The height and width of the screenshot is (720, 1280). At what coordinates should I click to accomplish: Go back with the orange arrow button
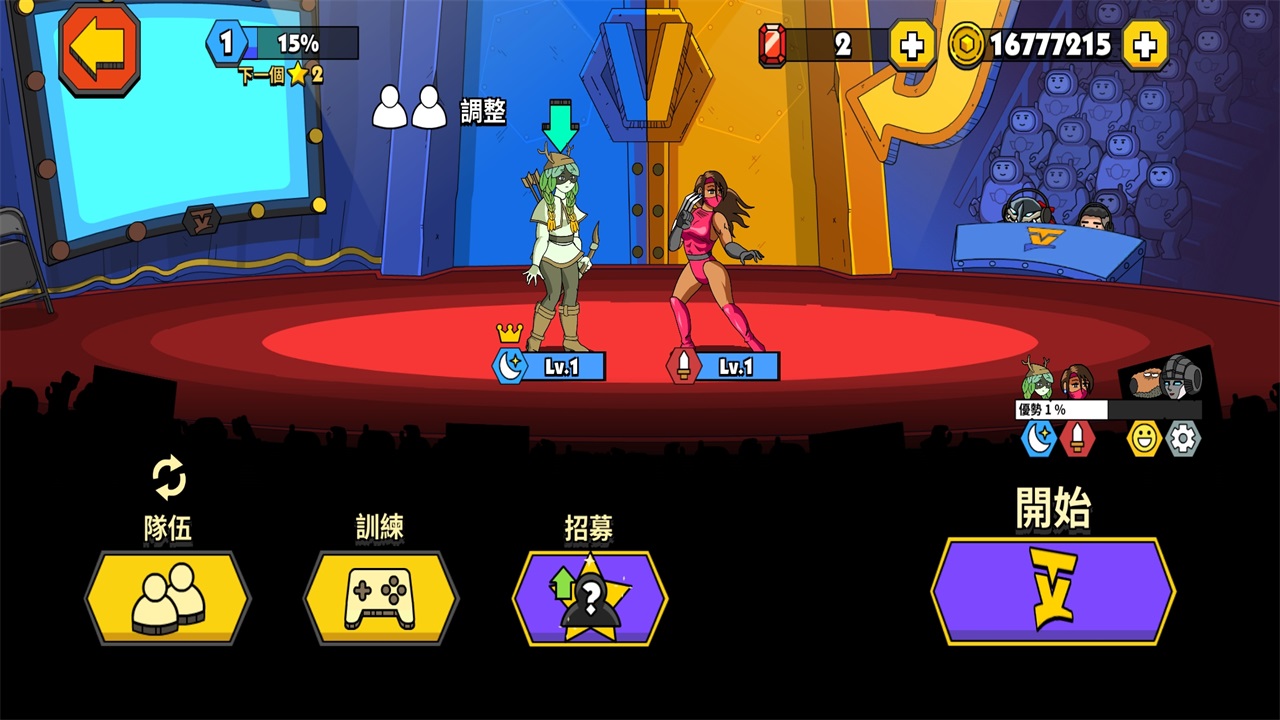pos(99,47)
